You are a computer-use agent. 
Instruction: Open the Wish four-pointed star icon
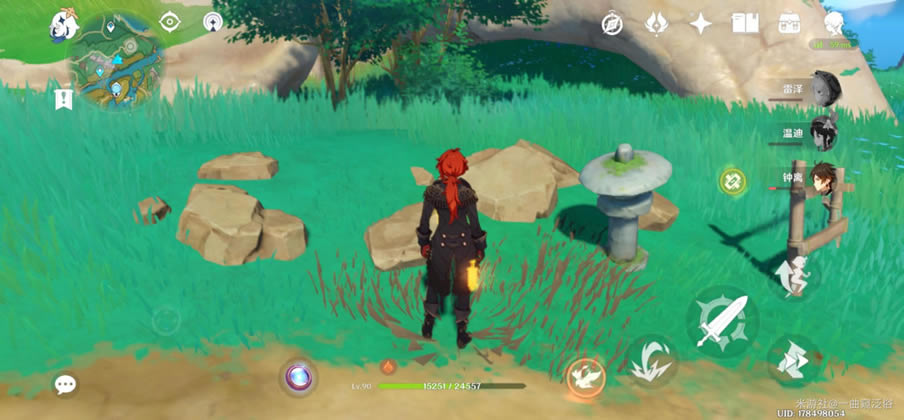point(701,24)
